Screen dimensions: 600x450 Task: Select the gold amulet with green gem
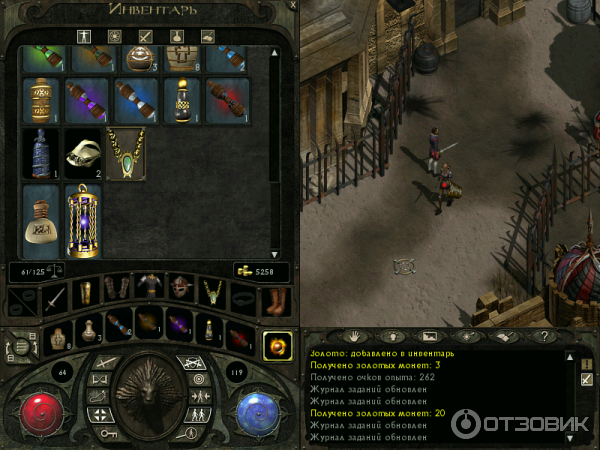pyautogui.click(x=126, y=152)
